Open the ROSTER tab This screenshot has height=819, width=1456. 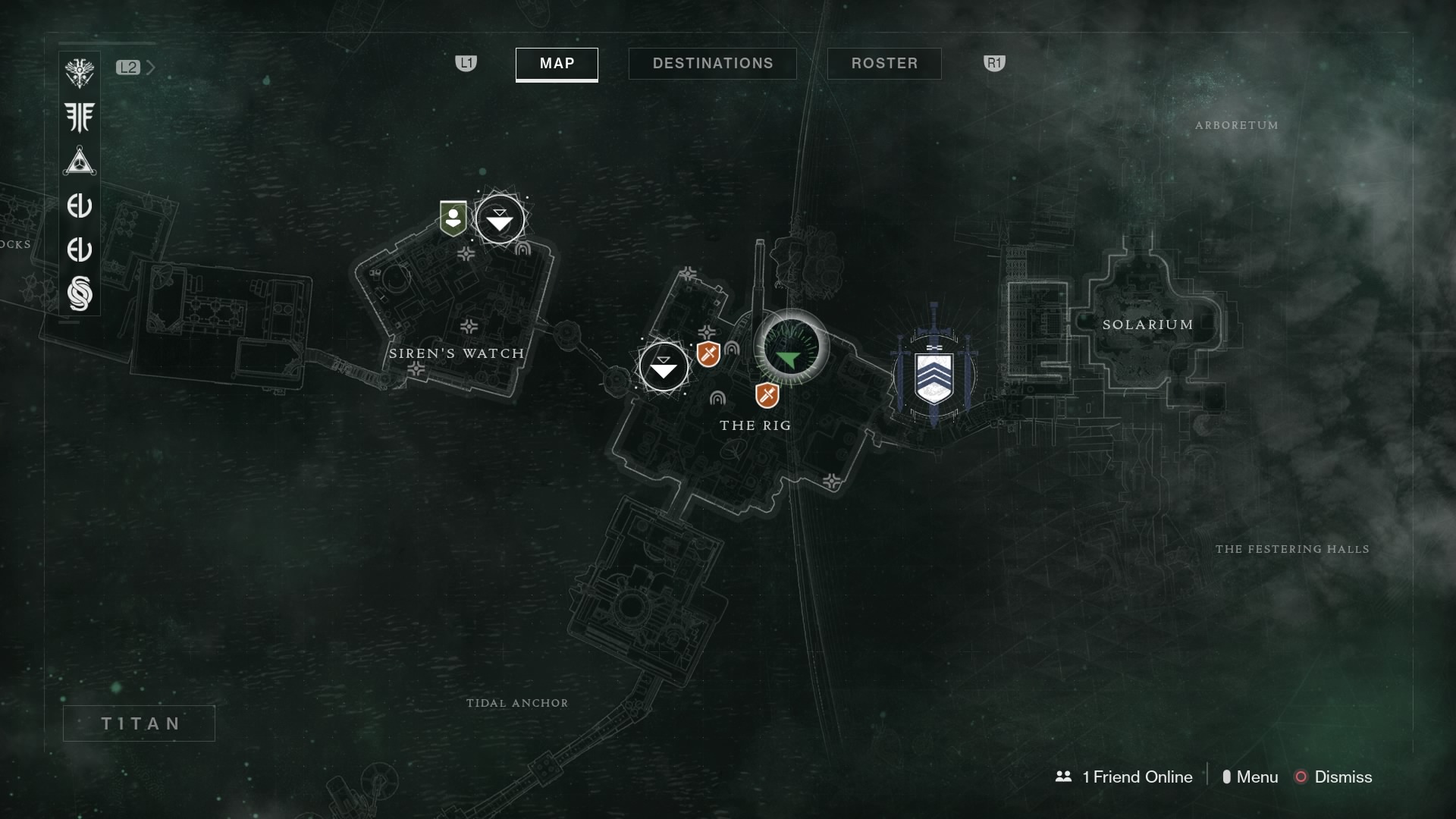884,64
